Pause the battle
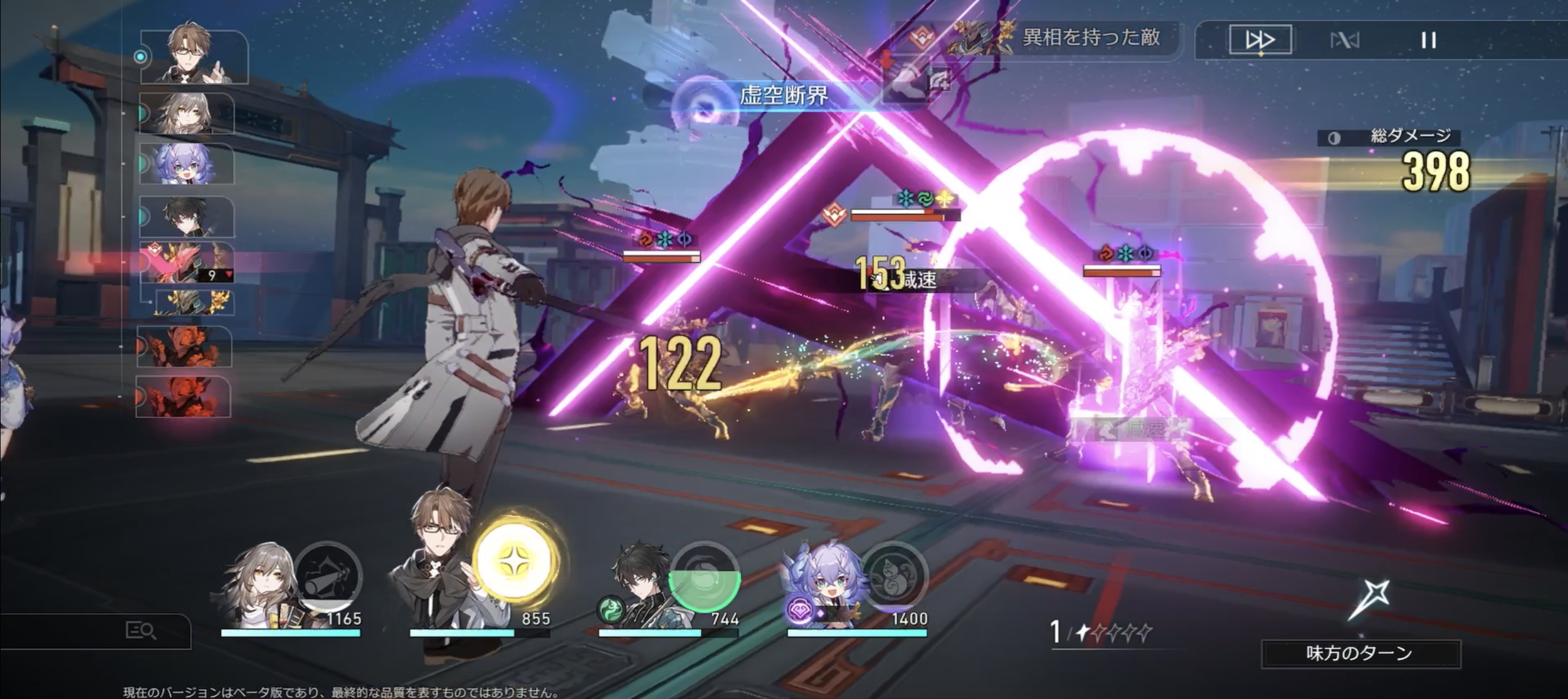Viewport: 1568px width, 699px height. coord(1428,41)
